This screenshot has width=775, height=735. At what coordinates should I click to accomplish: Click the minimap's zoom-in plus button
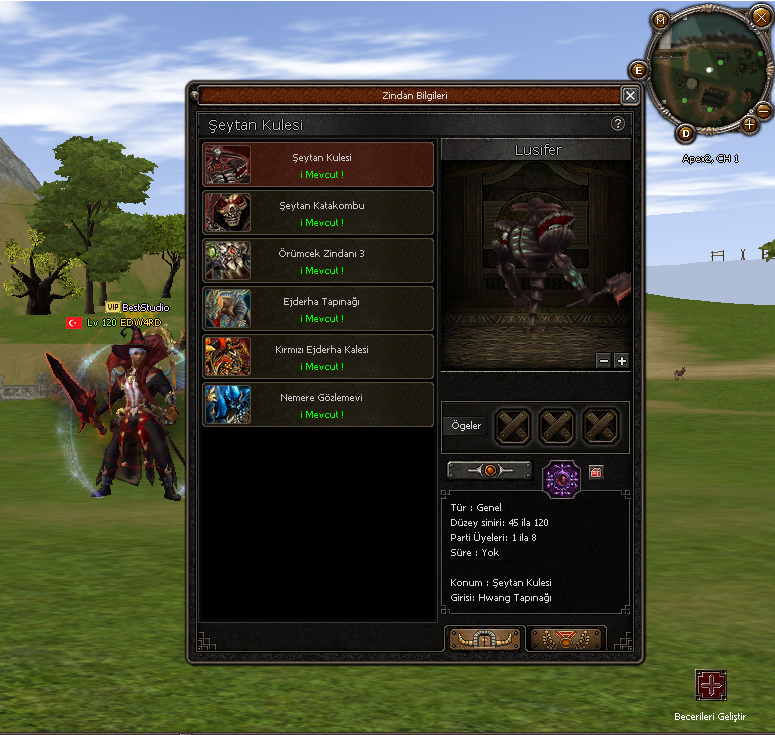pos(750,125)
